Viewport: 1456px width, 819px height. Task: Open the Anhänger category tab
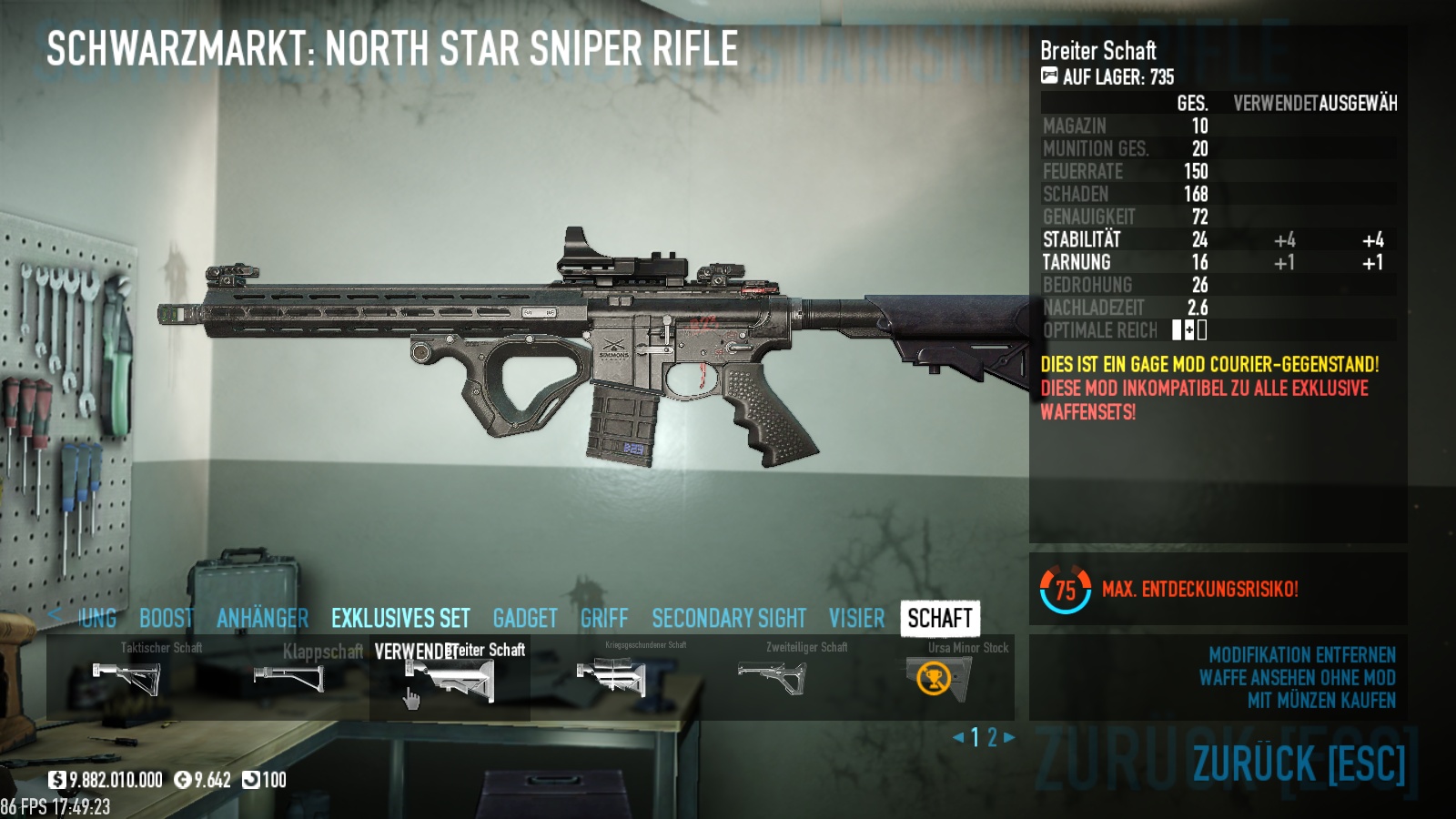262,619
